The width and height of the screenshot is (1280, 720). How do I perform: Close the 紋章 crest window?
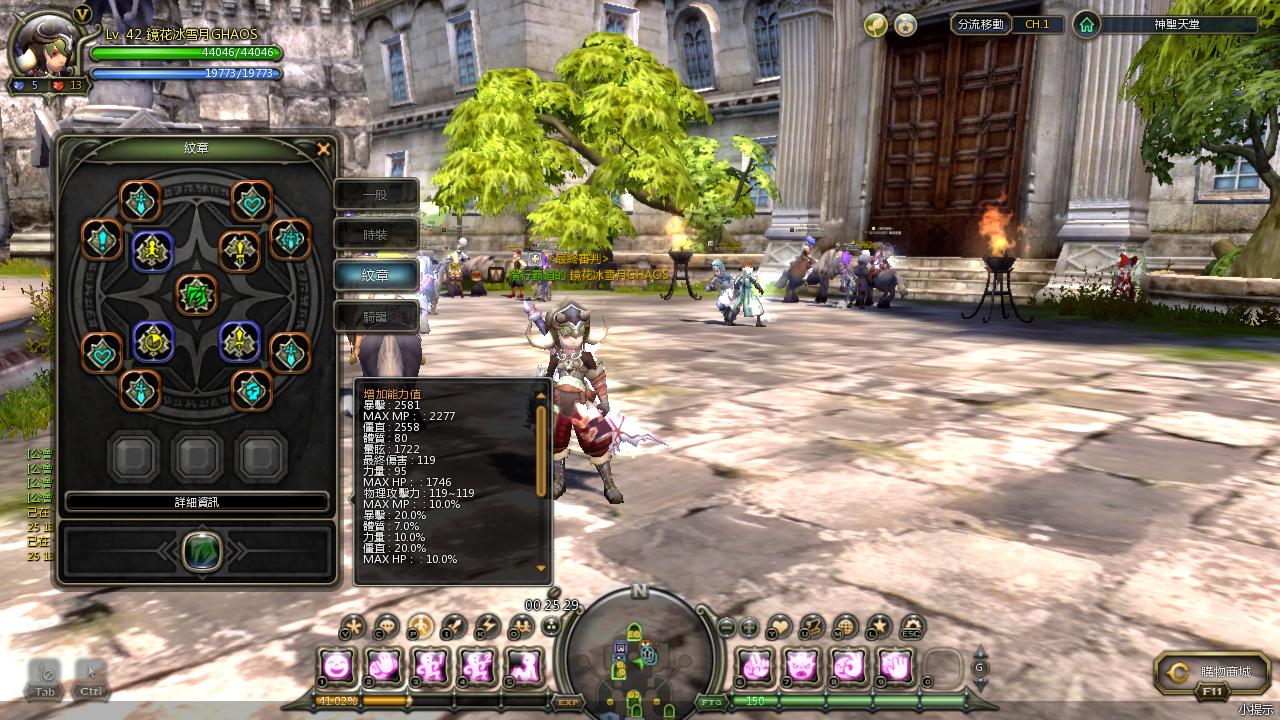[x=323, y=149]
